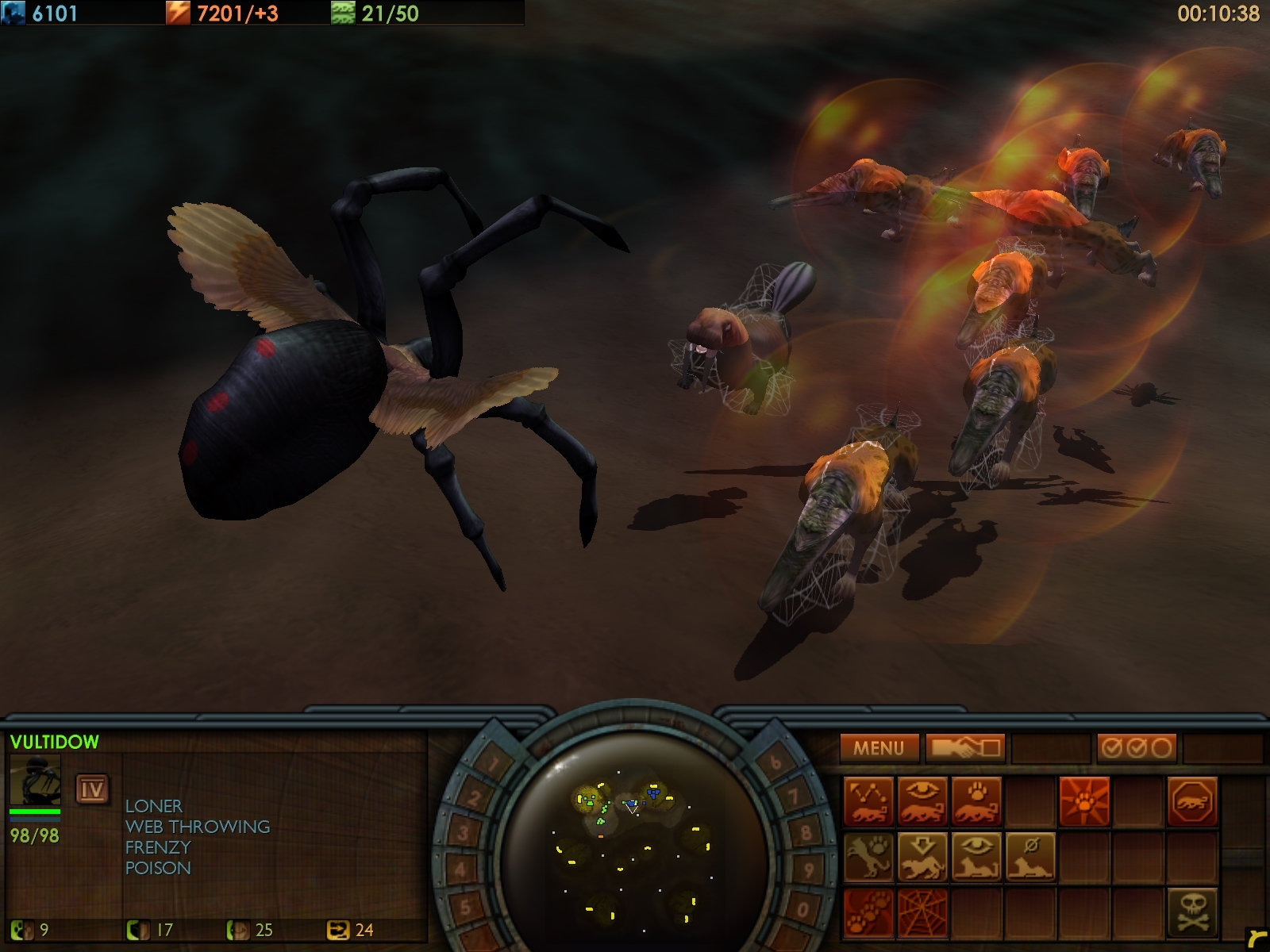Show the objectives checklist
Image resolution: width=1270 pixels, height=952 pixels.
1137,748
